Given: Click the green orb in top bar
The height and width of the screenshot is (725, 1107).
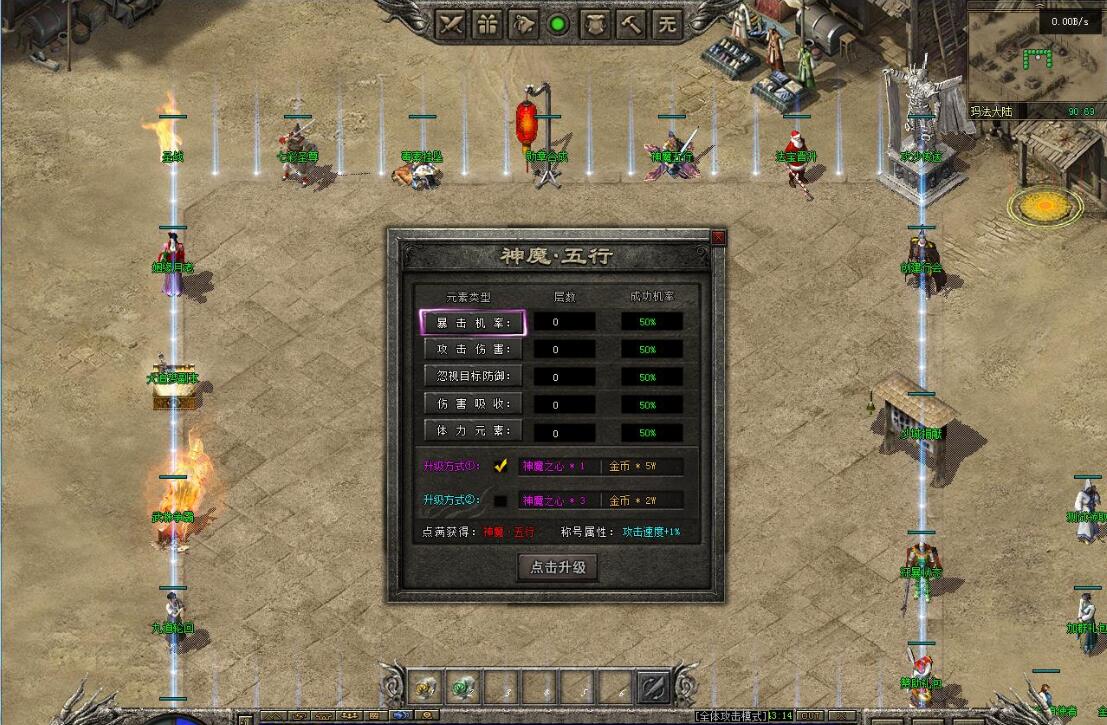Looking at the screenshot, I should (x=558, y=23).
